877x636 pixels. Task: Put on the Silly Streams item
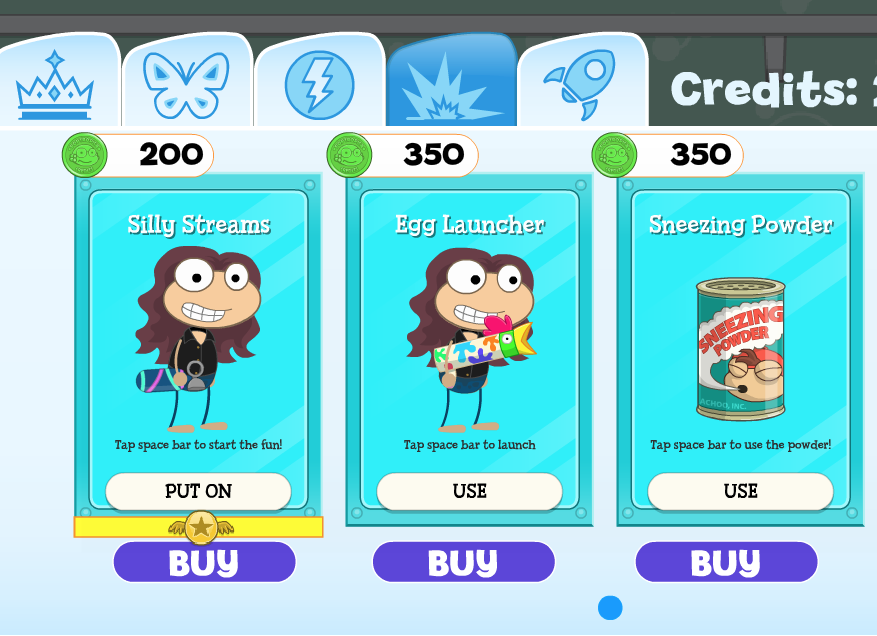198,491
